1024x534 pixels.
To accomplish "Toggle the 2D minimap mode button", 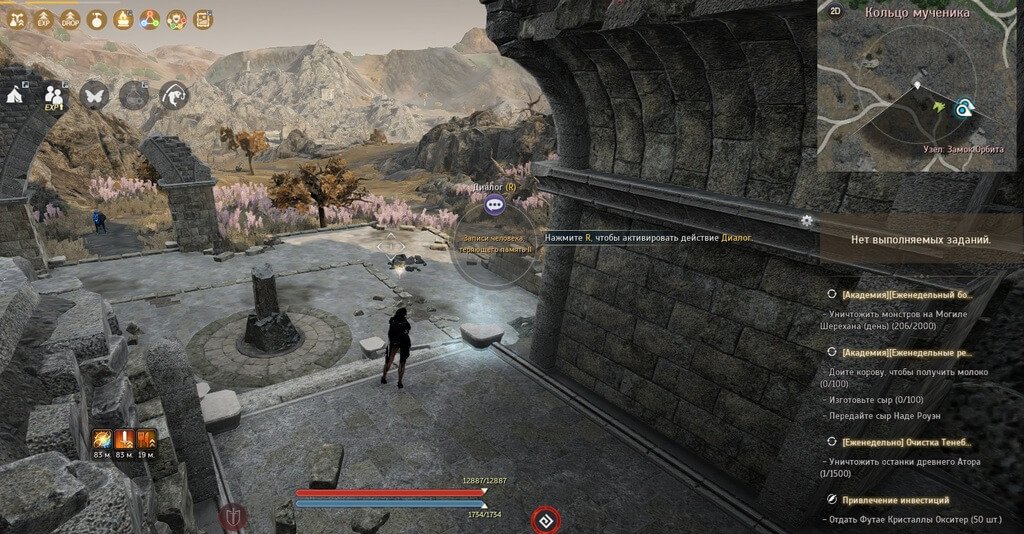I will (836, 13).
